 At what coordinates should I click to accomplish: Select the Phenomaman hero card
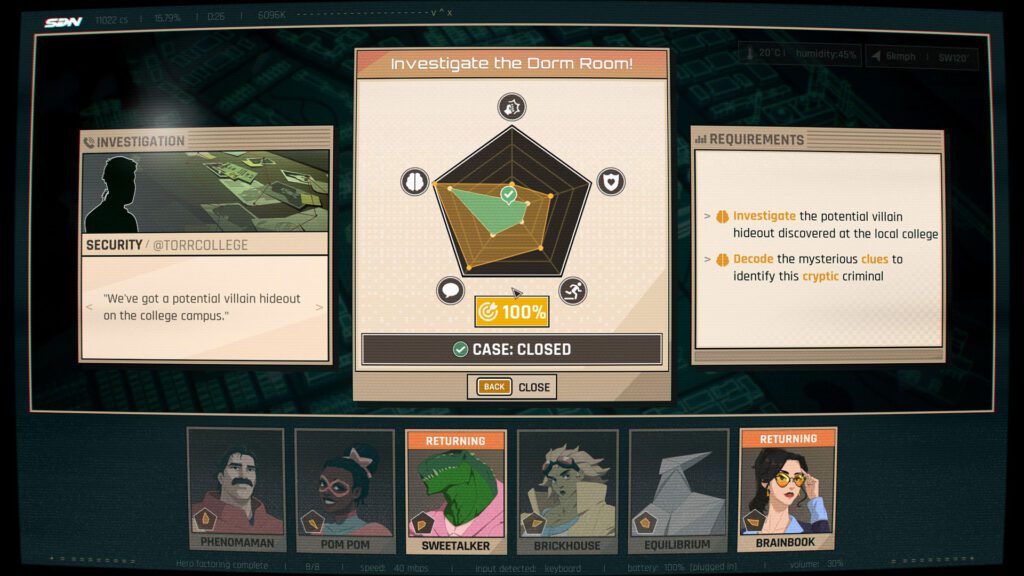pyautogui.click(x=236, y=490)
